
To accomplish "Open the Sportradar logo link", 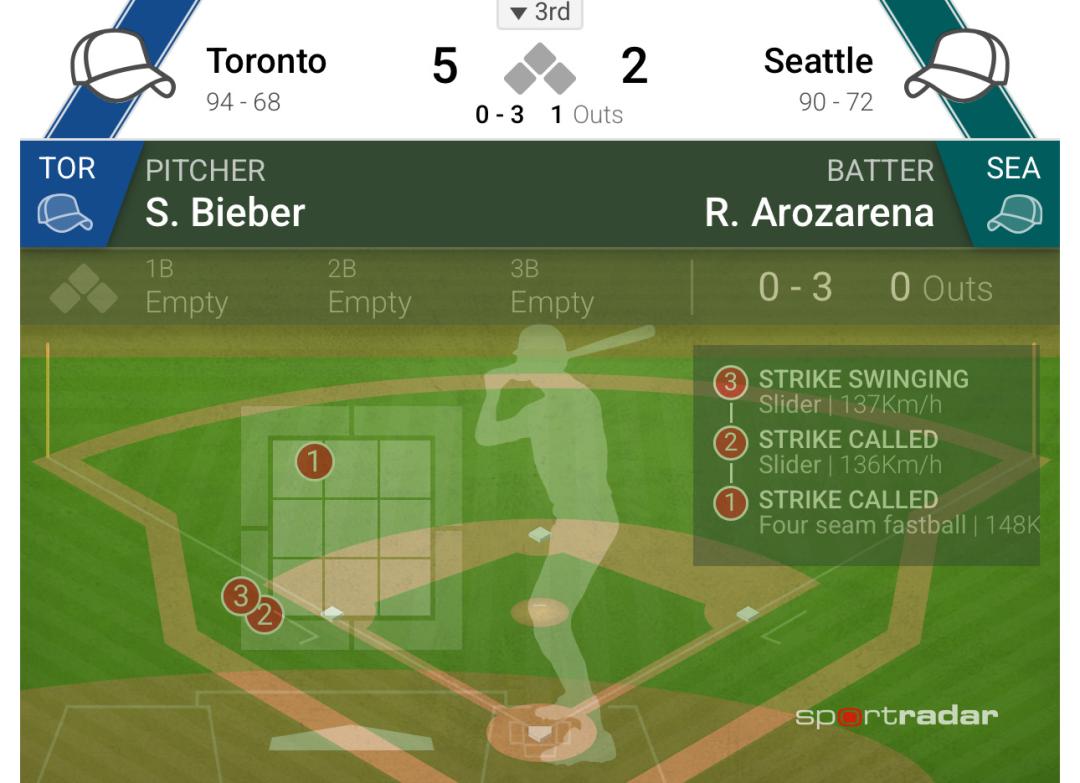I will coord(896,716).
